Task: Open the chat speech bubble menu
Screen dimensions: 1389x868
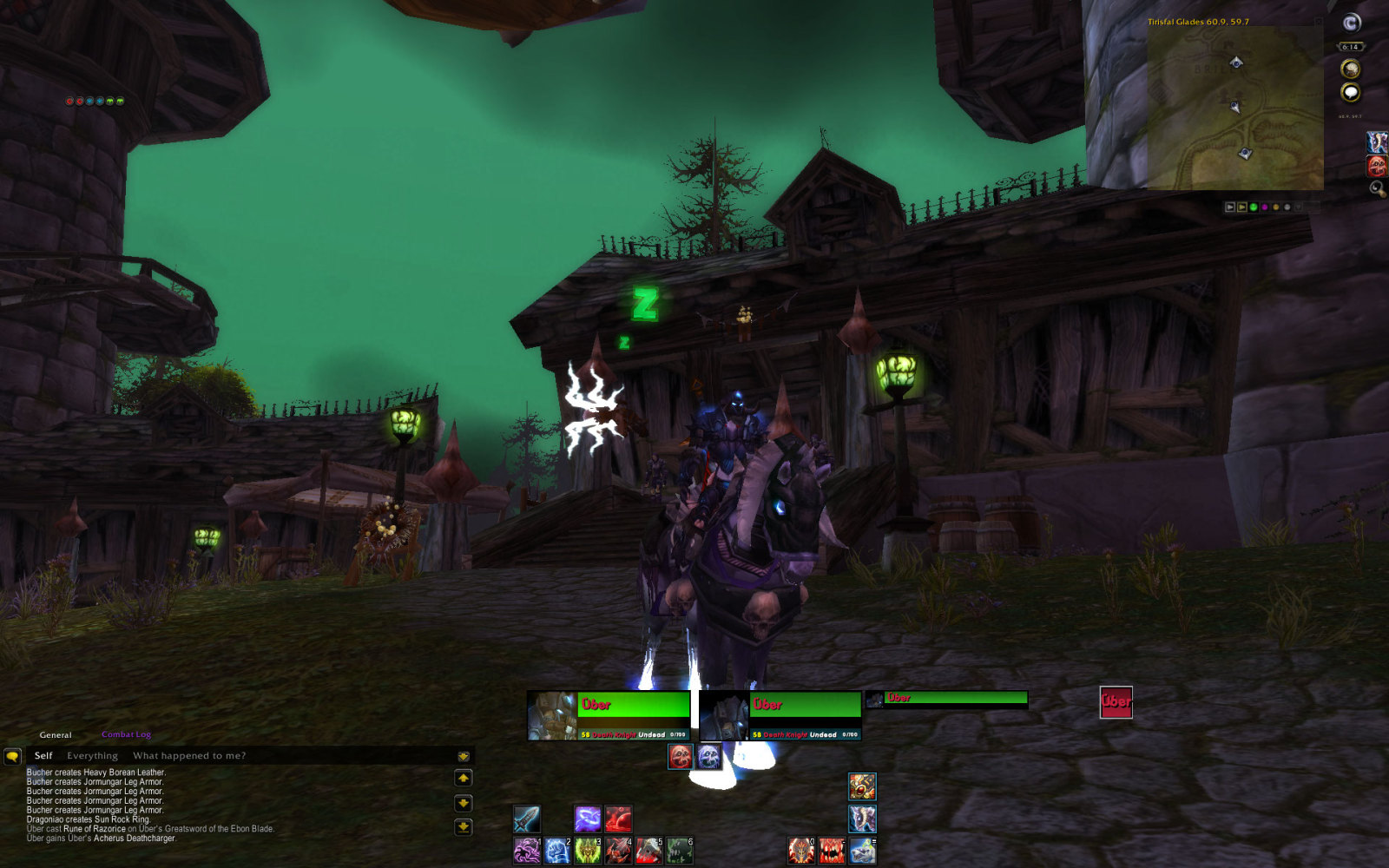Action: [12, 756]
